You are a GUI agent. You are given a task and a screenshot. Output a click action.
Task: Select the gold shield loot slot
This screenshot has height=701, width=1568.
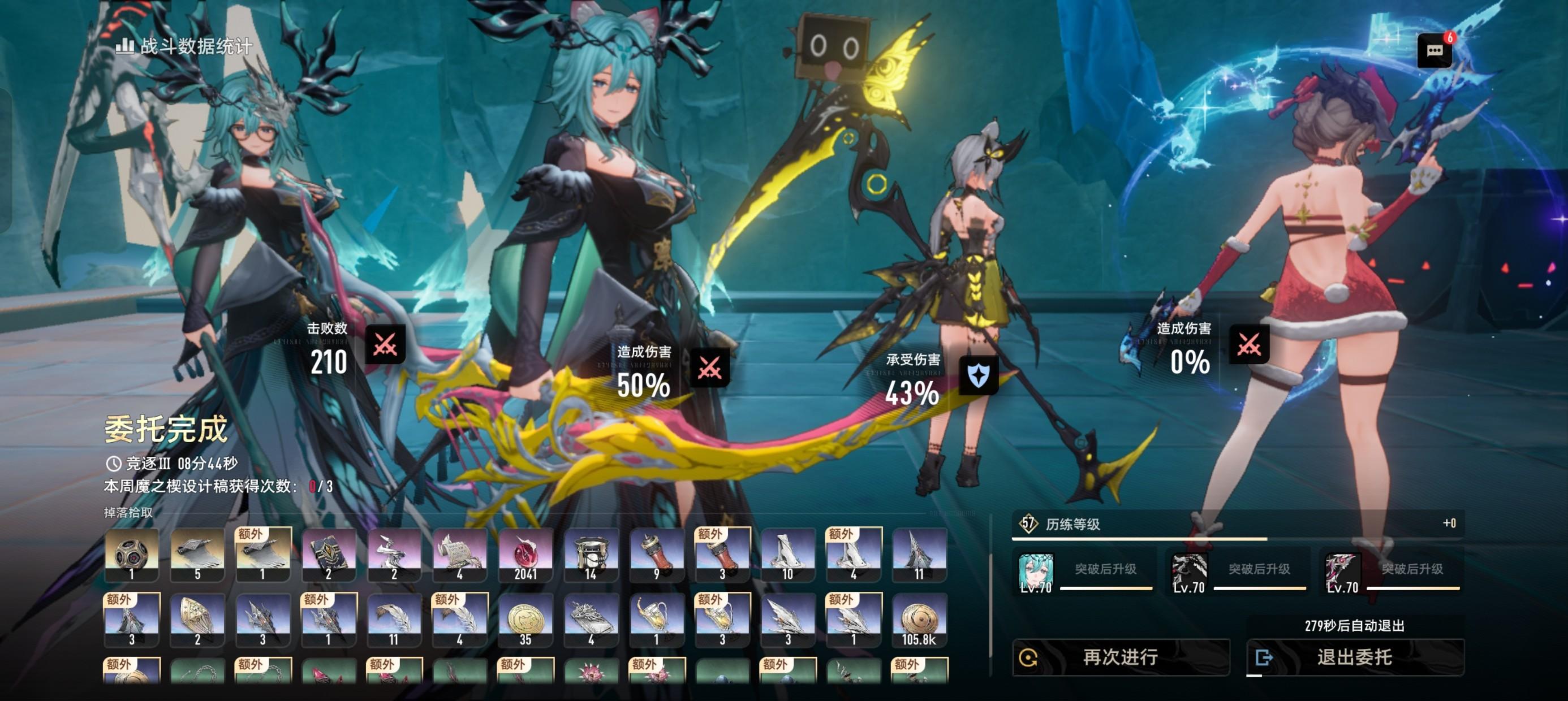pos(197,620)
